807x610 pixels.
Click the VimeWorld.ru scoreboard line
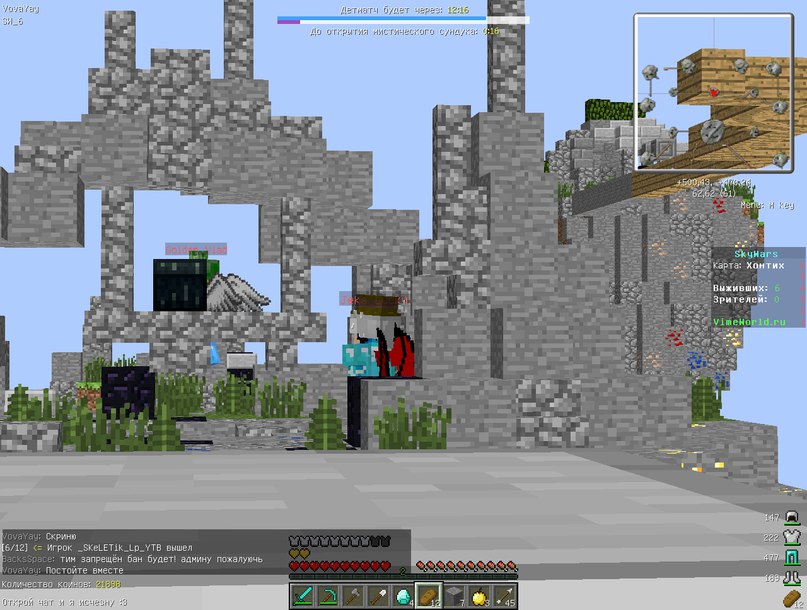tap(750, 322)
